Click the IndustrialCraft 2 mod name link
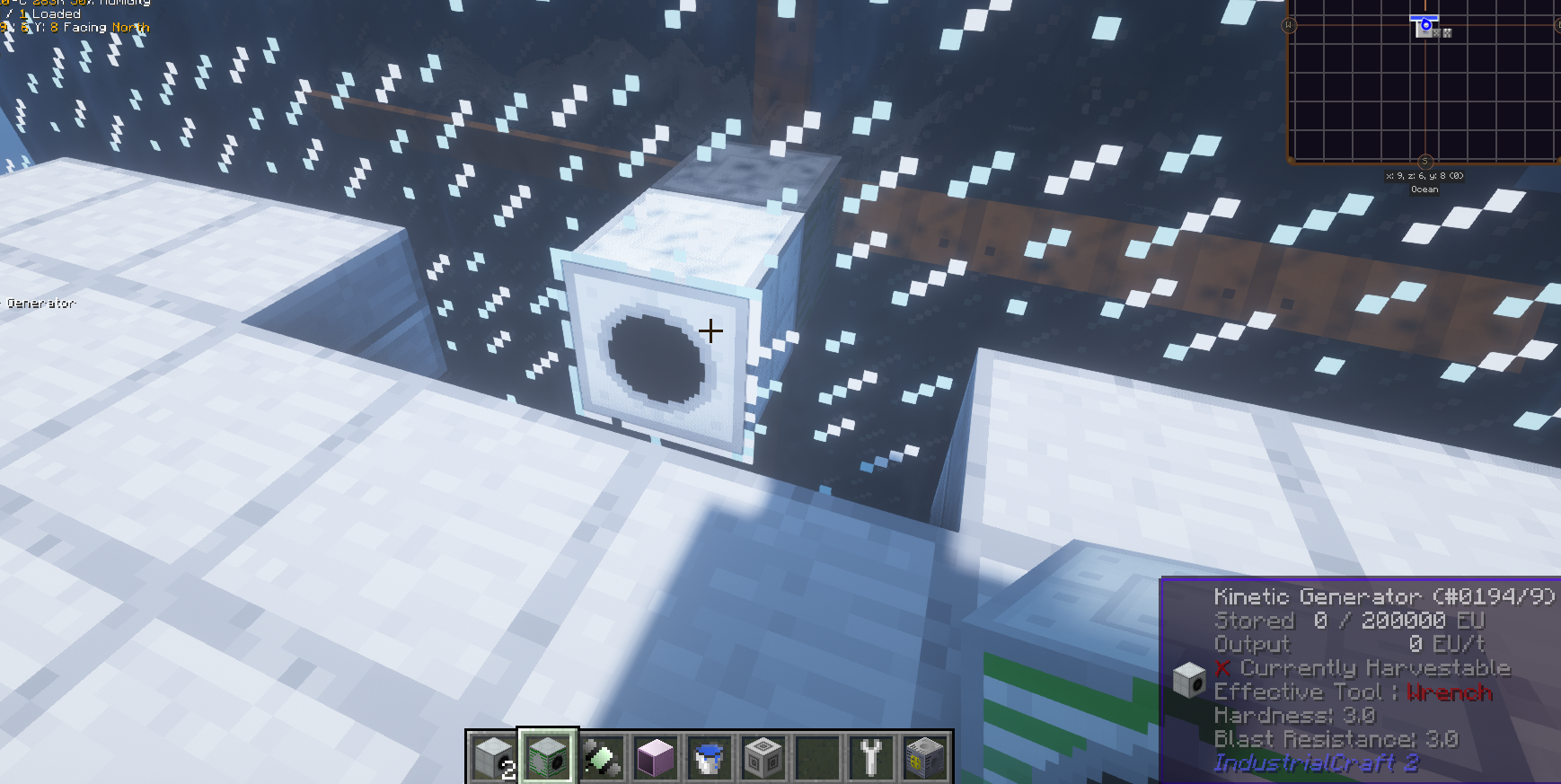This screenshot has width=1561, height=784. coord(1317,764)
